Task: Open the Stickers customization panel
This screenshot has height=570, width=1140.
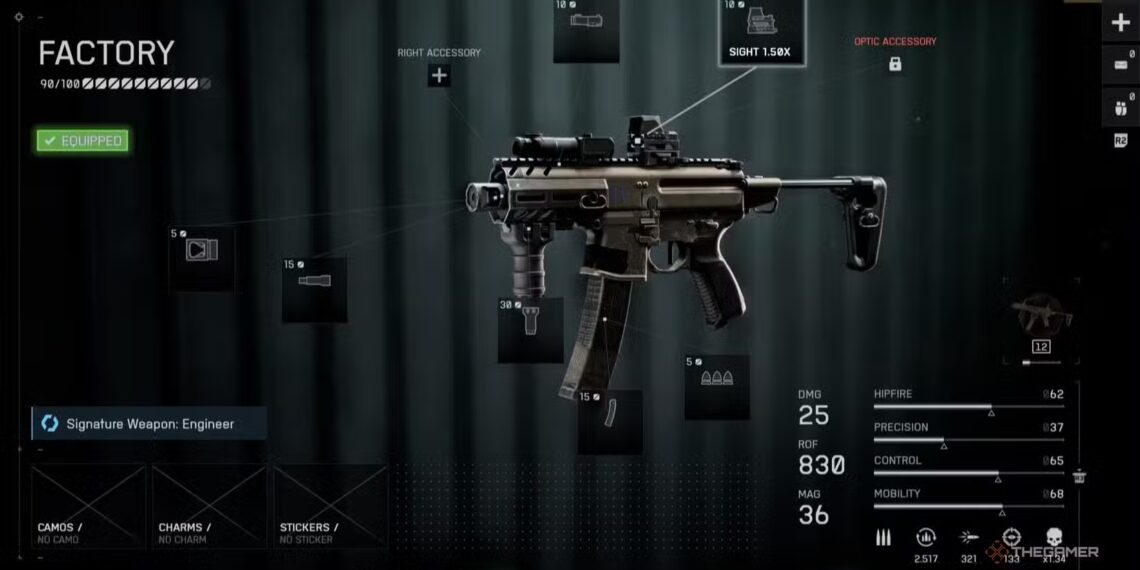Action: tap(330, 506)
